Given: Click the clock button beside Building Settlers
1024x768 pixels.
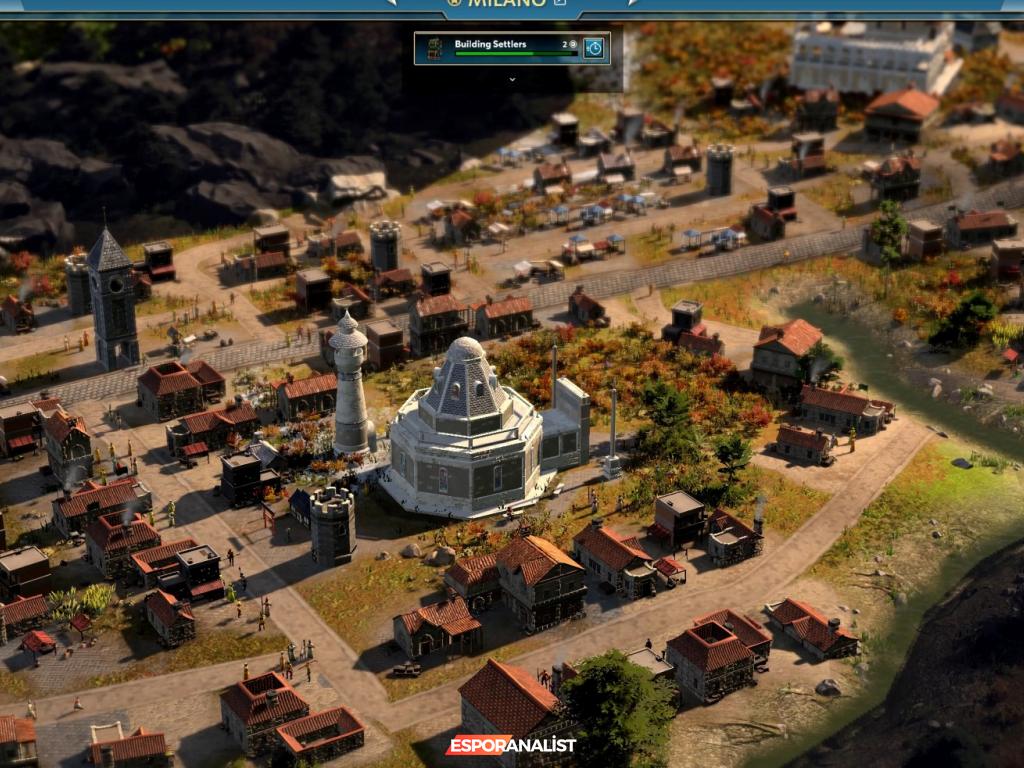Looking at the screenshot, I should coord(594,47).
